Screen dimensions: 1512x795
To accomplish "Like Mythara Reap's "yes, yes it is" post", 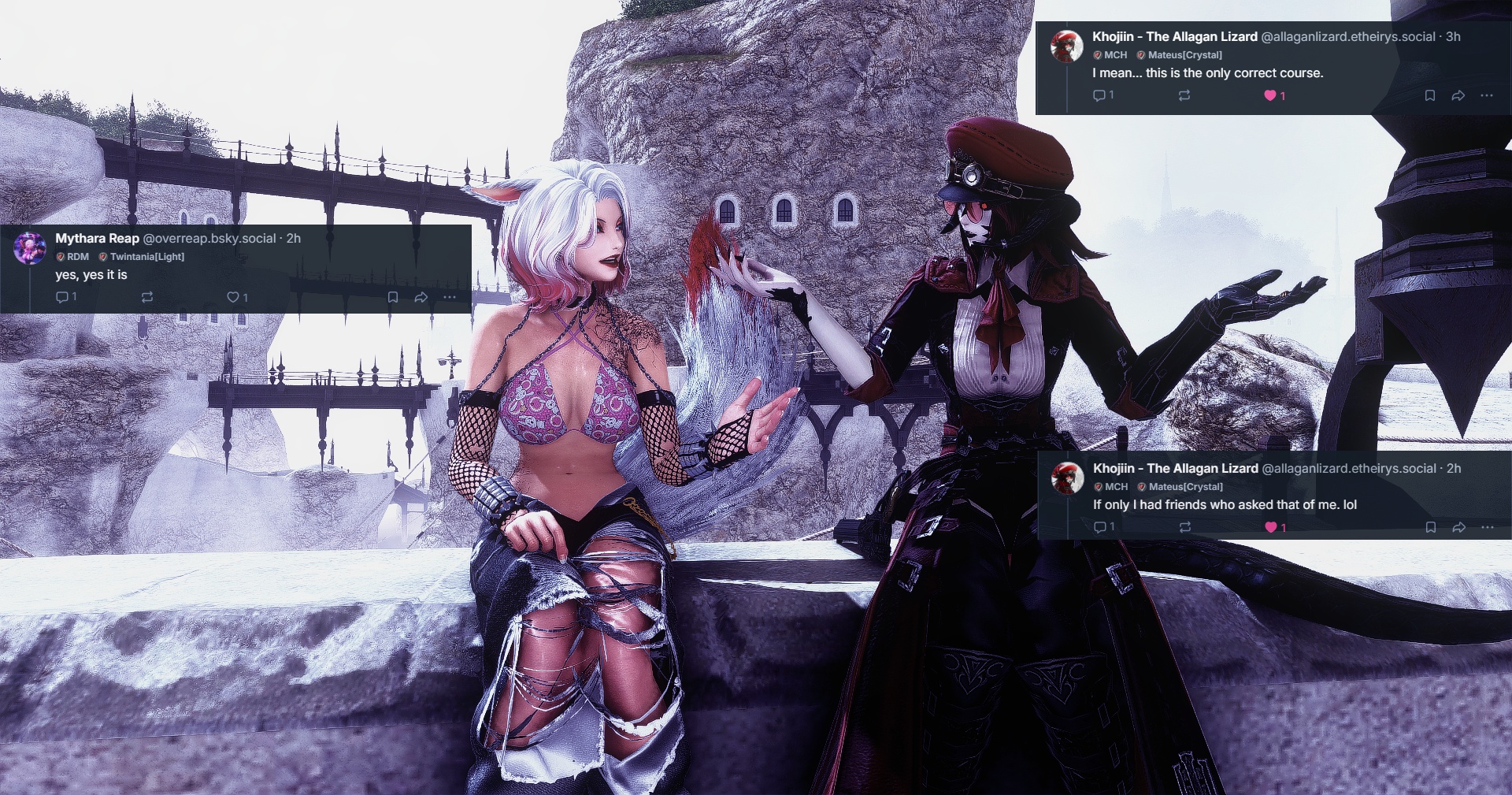I will (233, 297).
